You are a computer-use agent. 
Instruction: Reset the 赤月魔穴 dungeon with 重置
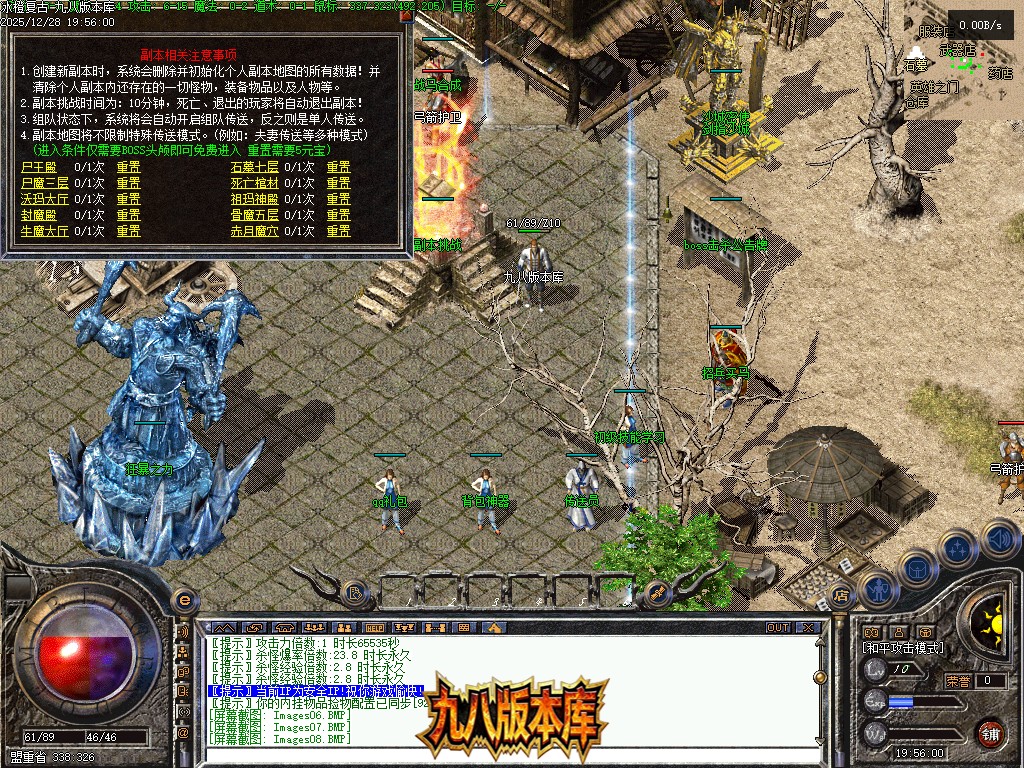[339, 231]
